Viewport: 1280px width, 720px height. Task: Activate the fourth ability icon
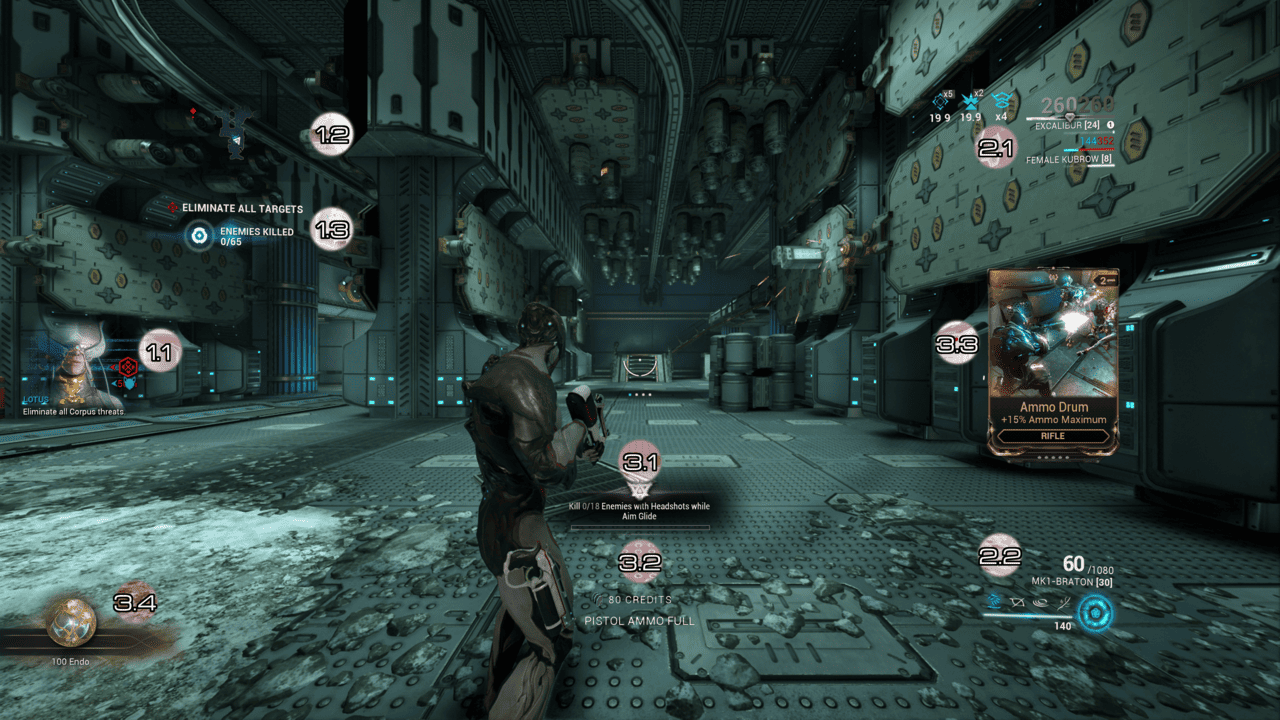pyautogui.click(x=1064, y=603)
